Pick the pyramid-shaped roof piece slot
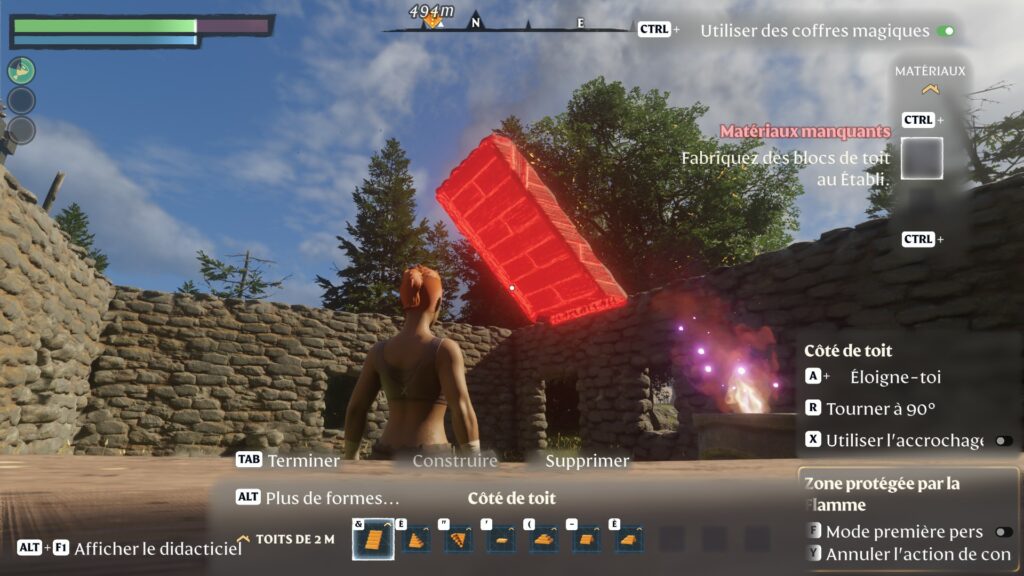This screenshot has height=576, width=1024. [543, 540]
